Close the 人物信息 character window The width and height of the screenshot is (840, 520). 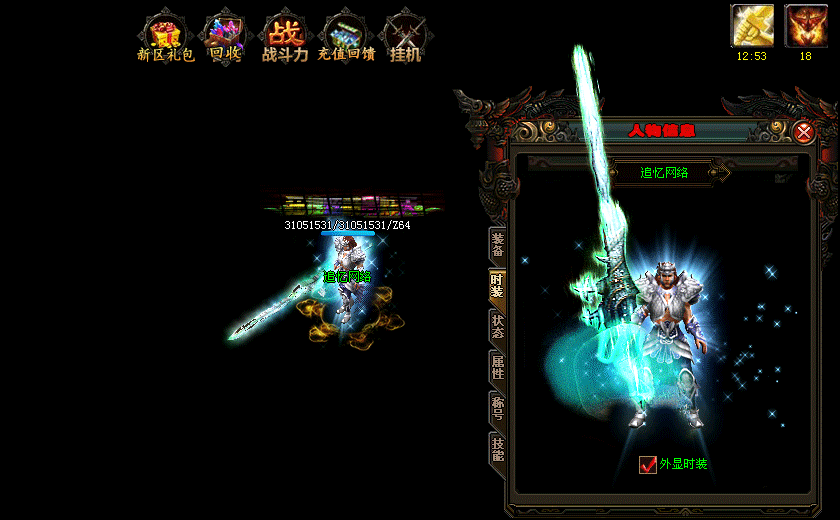(x=803, y=131)
